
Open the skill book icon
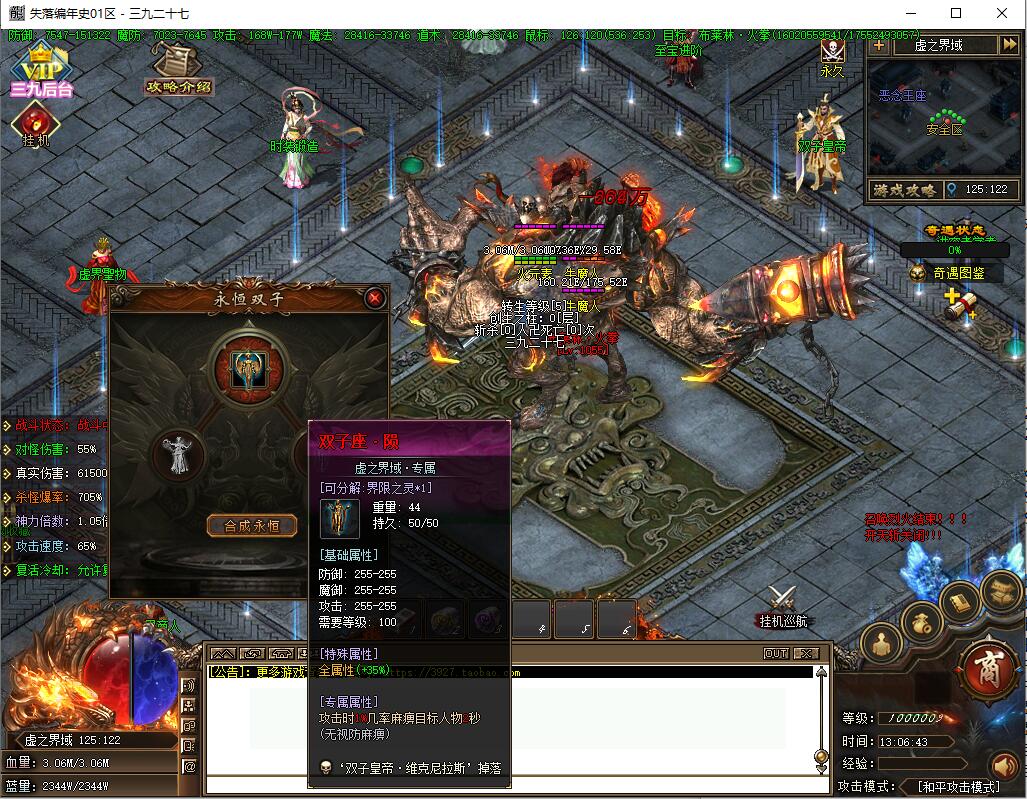coord(959,602)
